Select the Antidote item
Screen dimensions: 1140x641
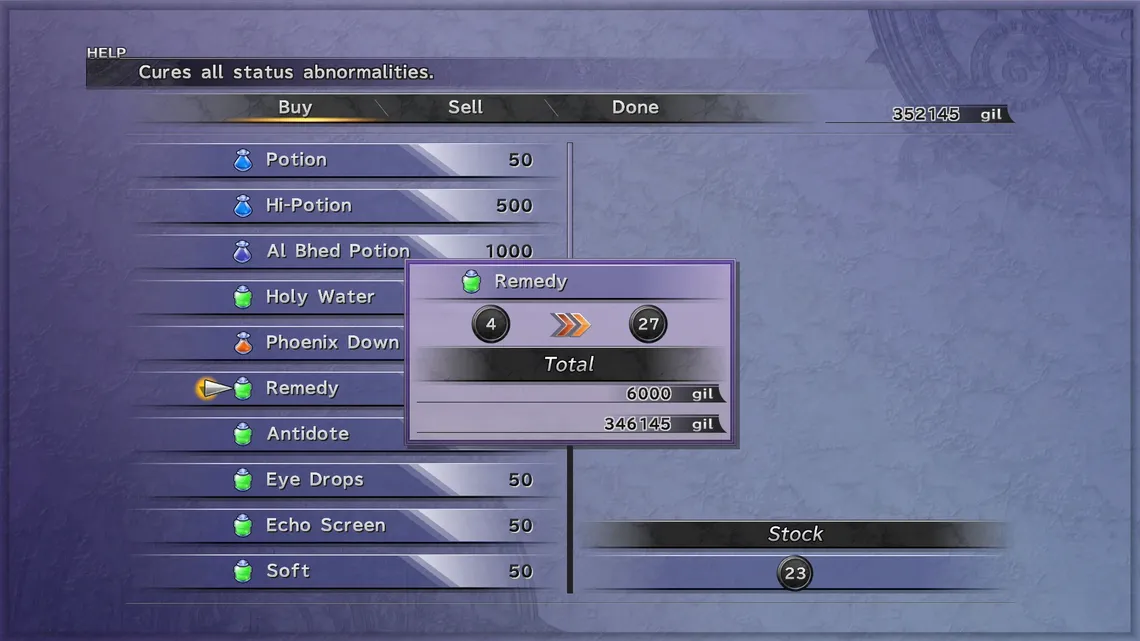click(x=307, y=434)
